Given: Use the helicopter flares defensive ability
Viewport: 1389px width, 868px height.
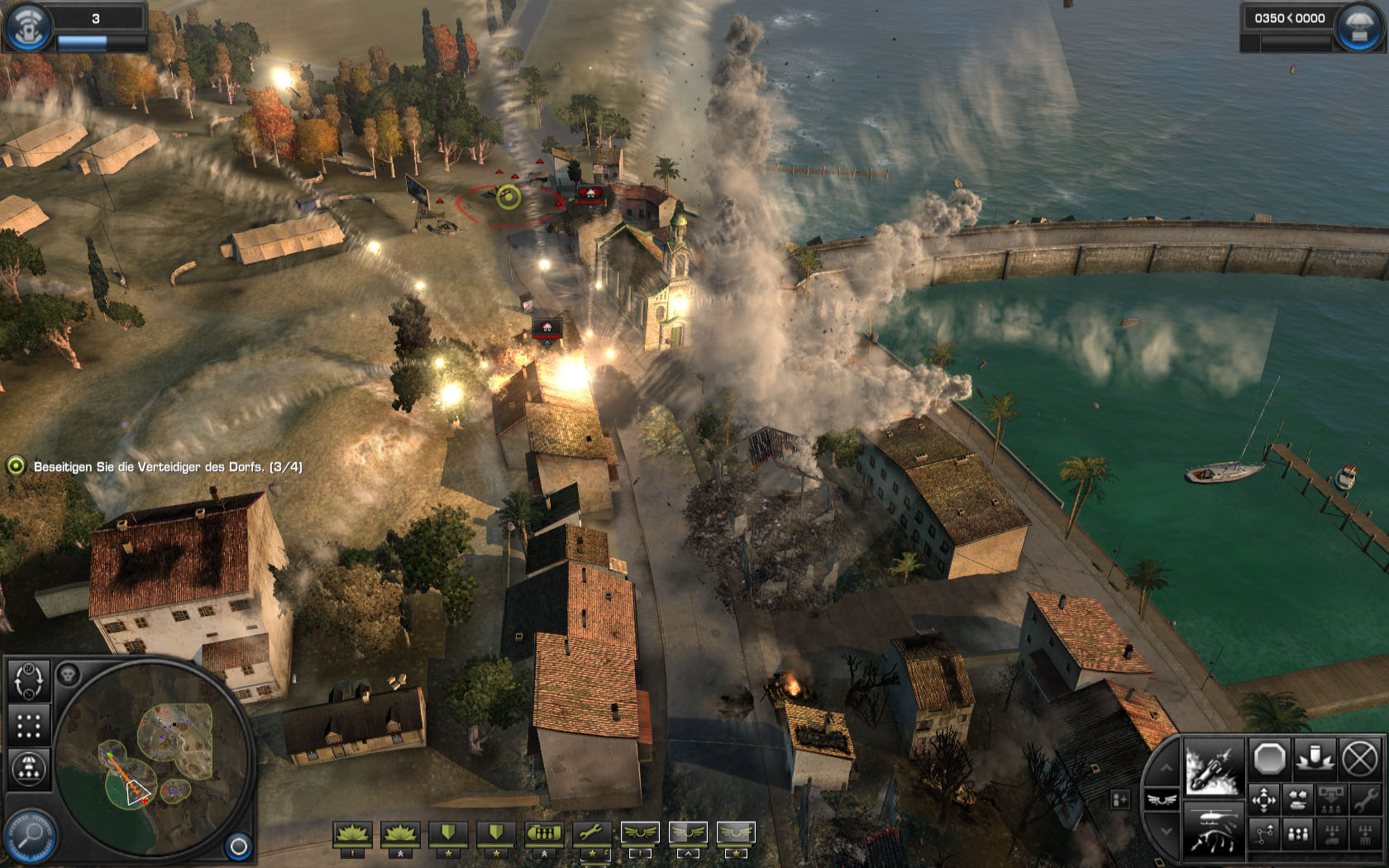Looking at the screenshot, I should (1213, 829).
